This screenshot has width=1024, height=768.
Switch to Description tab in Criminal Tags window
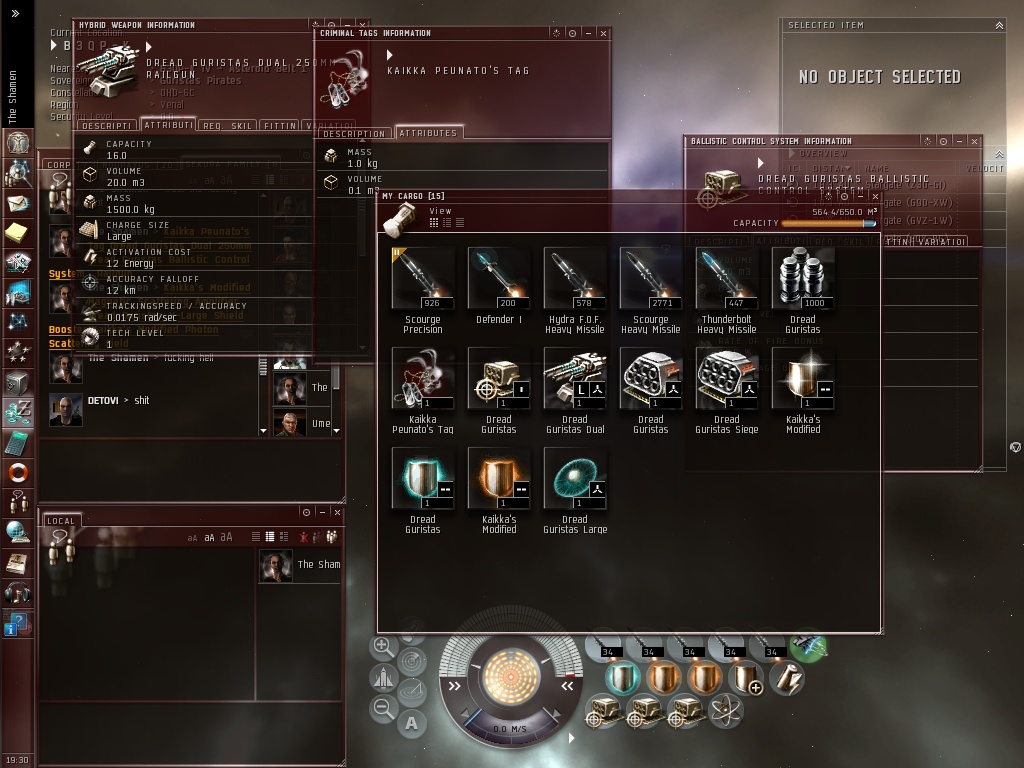354,133
